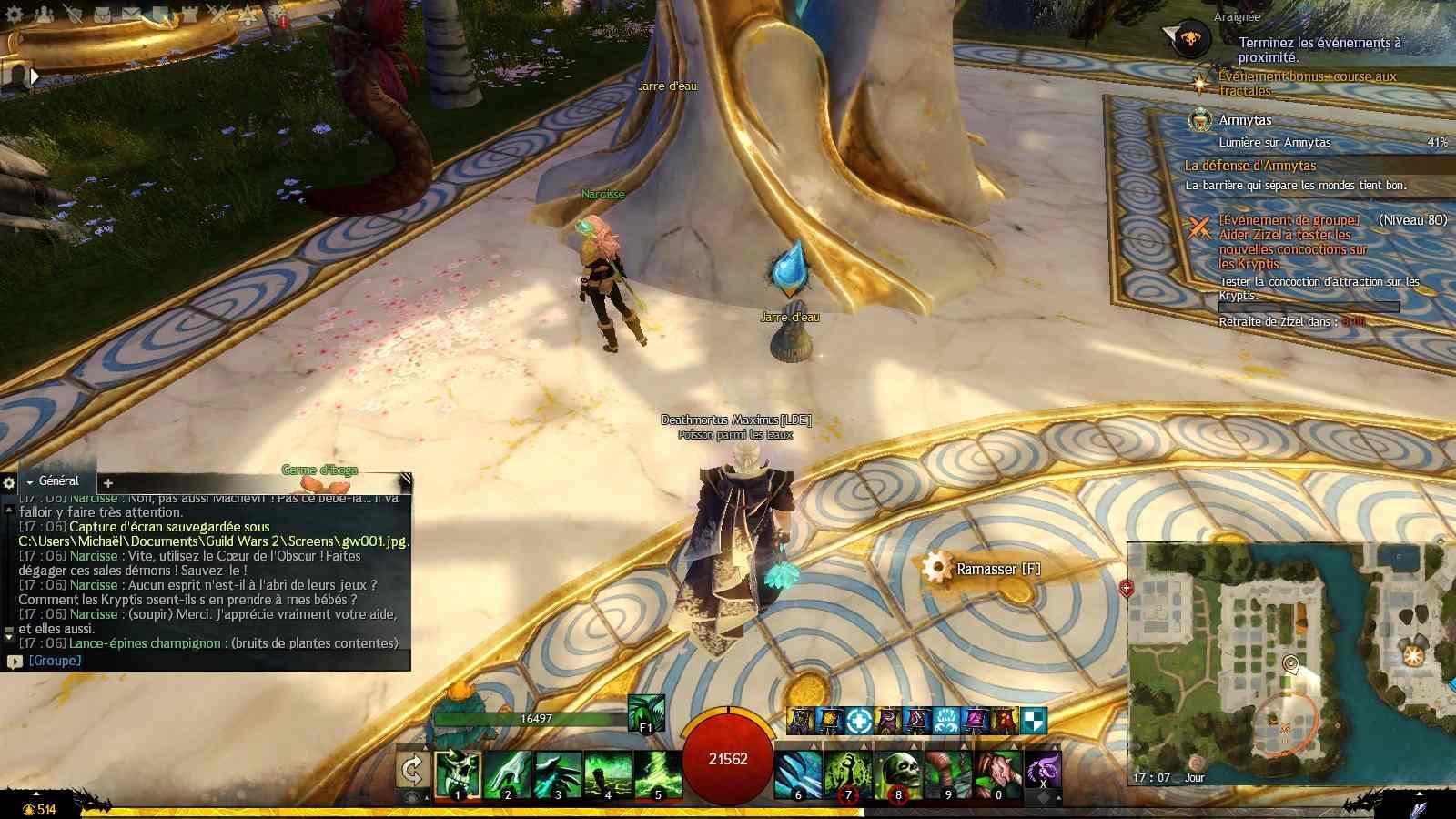Open the contacts and LFG people icon
This screenshot has width=1456, height=819.
42,15
